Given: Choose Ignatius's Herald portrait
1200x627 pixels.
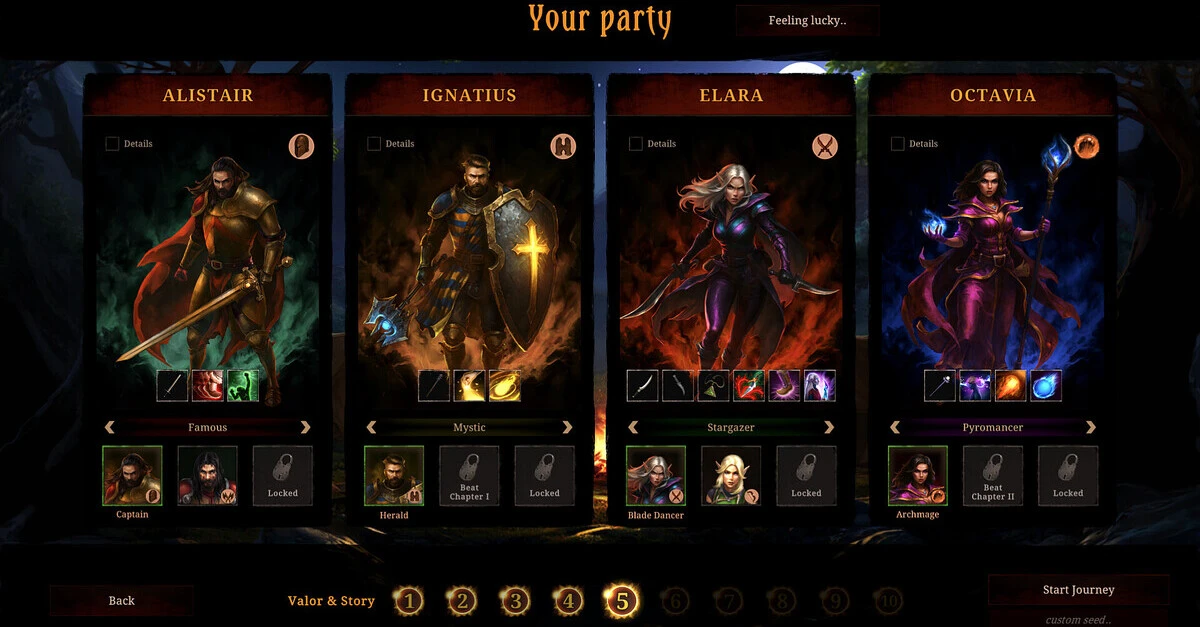Looking at the screenshot, I should pyautogui.click(x=394, y=476).
